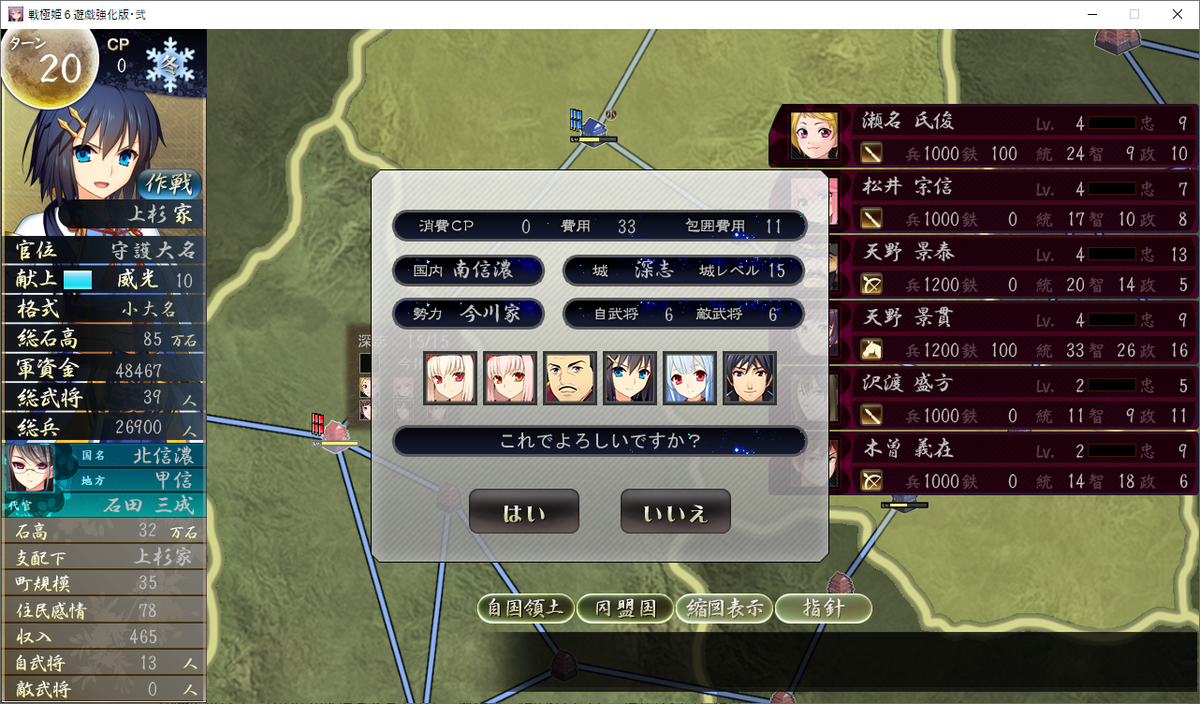Show the 同盟国 view

pos(625,608)
